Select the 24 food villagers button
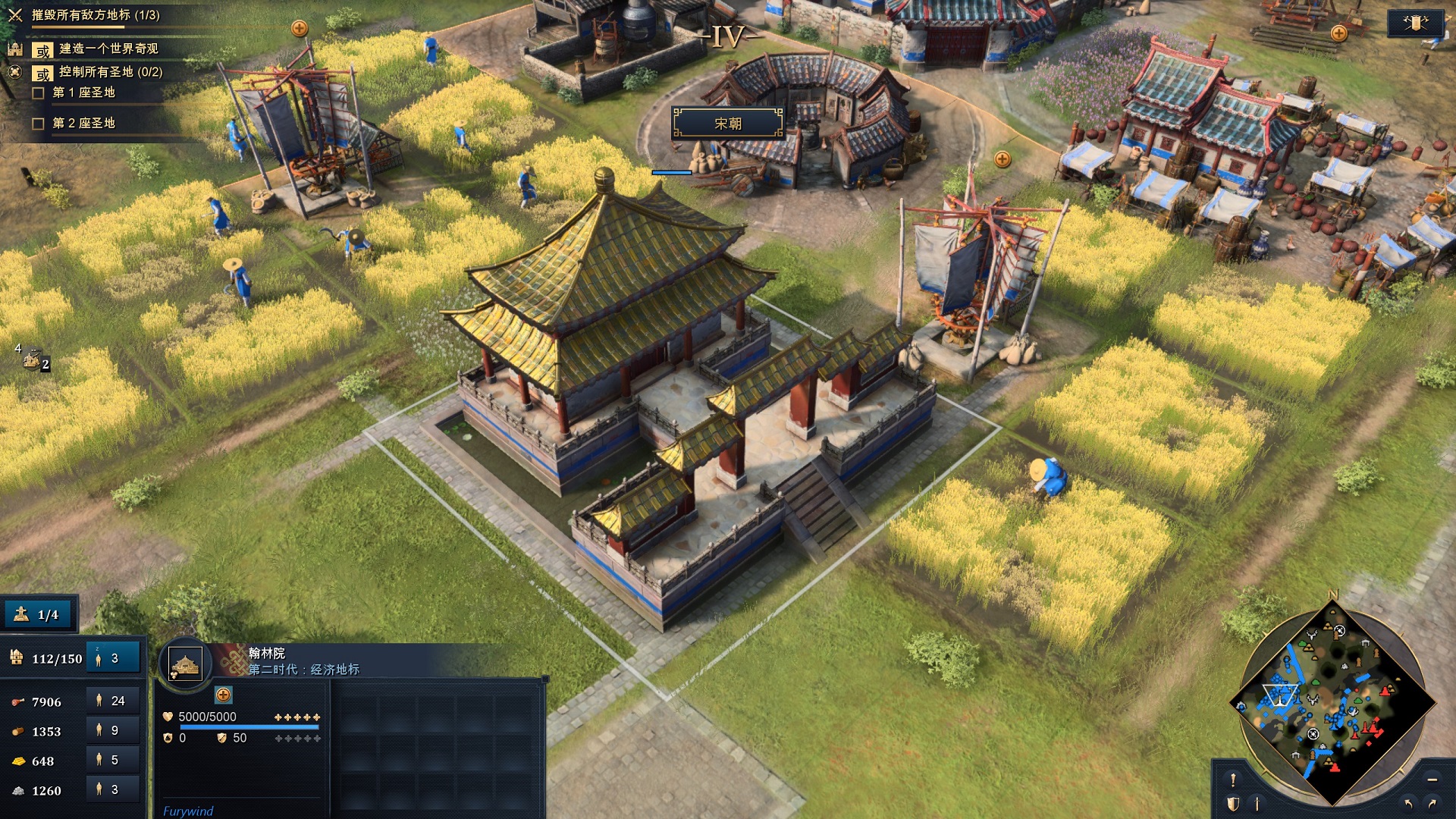This screenshot has width=1456, height=819. click(113, 701)
